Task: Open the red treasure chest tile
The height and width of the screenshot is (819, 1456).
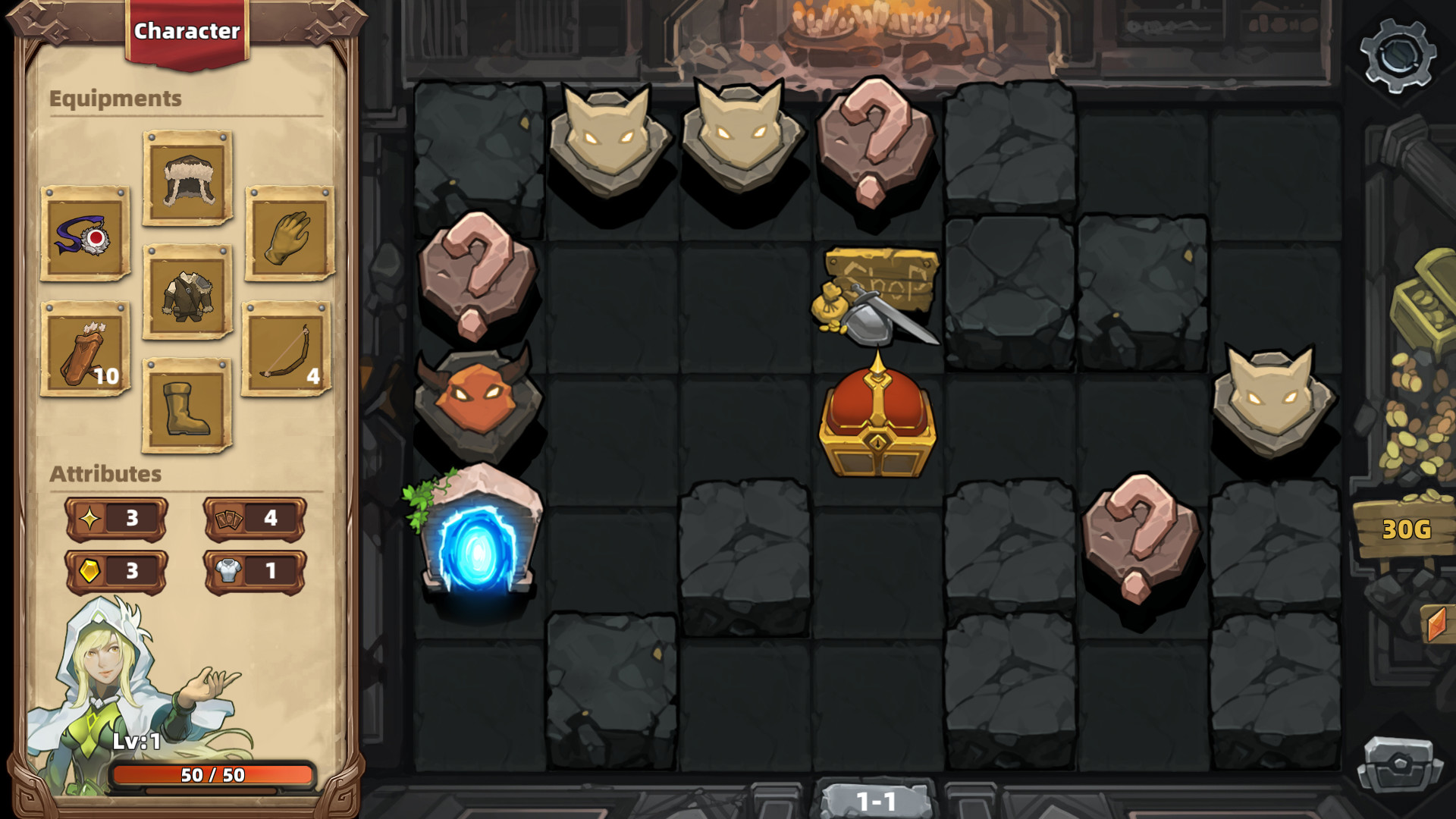Action: (x=876, y=425)
